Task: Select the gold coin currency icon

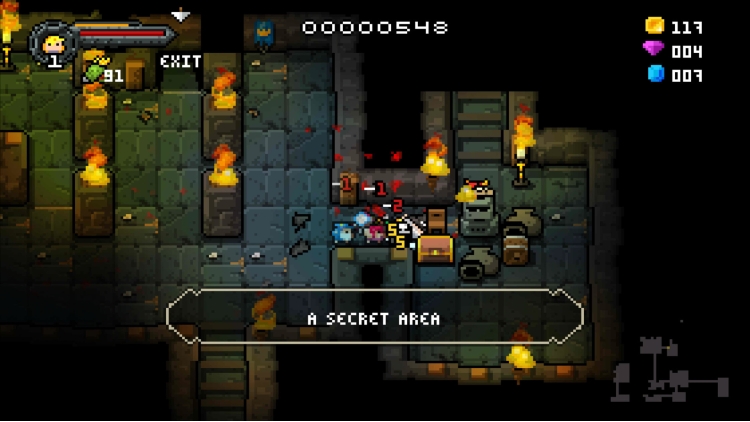Action: click(x=654, y=26)
